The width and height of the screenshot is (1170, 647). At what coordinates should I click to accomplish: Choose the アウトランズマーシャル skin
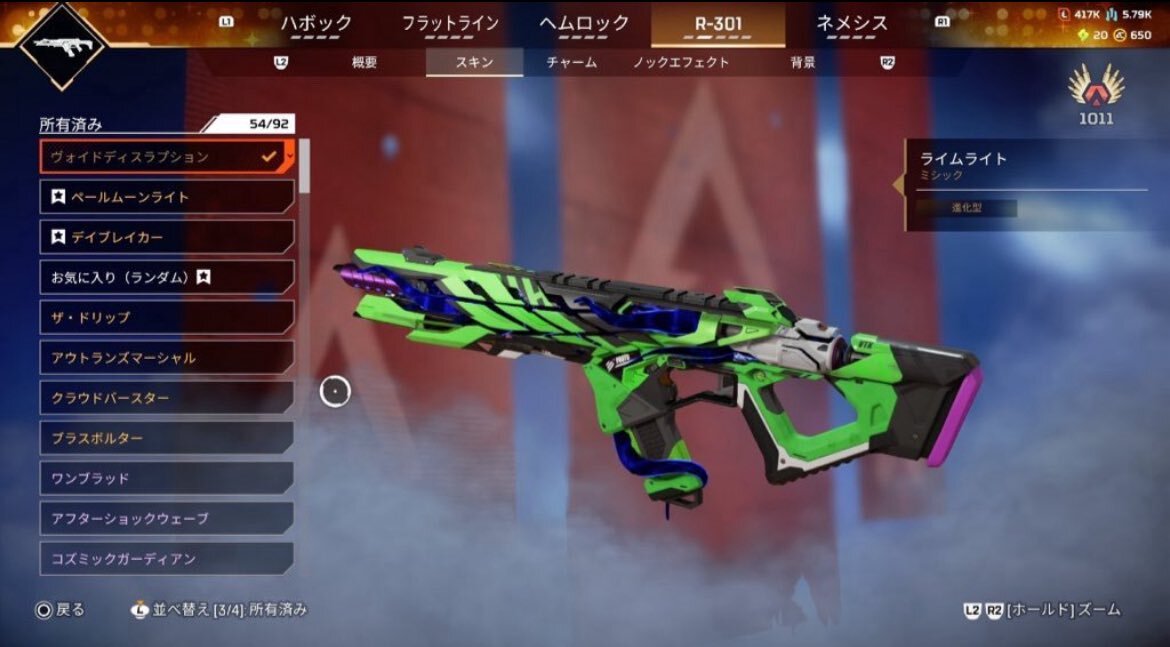tap(166, 357)
